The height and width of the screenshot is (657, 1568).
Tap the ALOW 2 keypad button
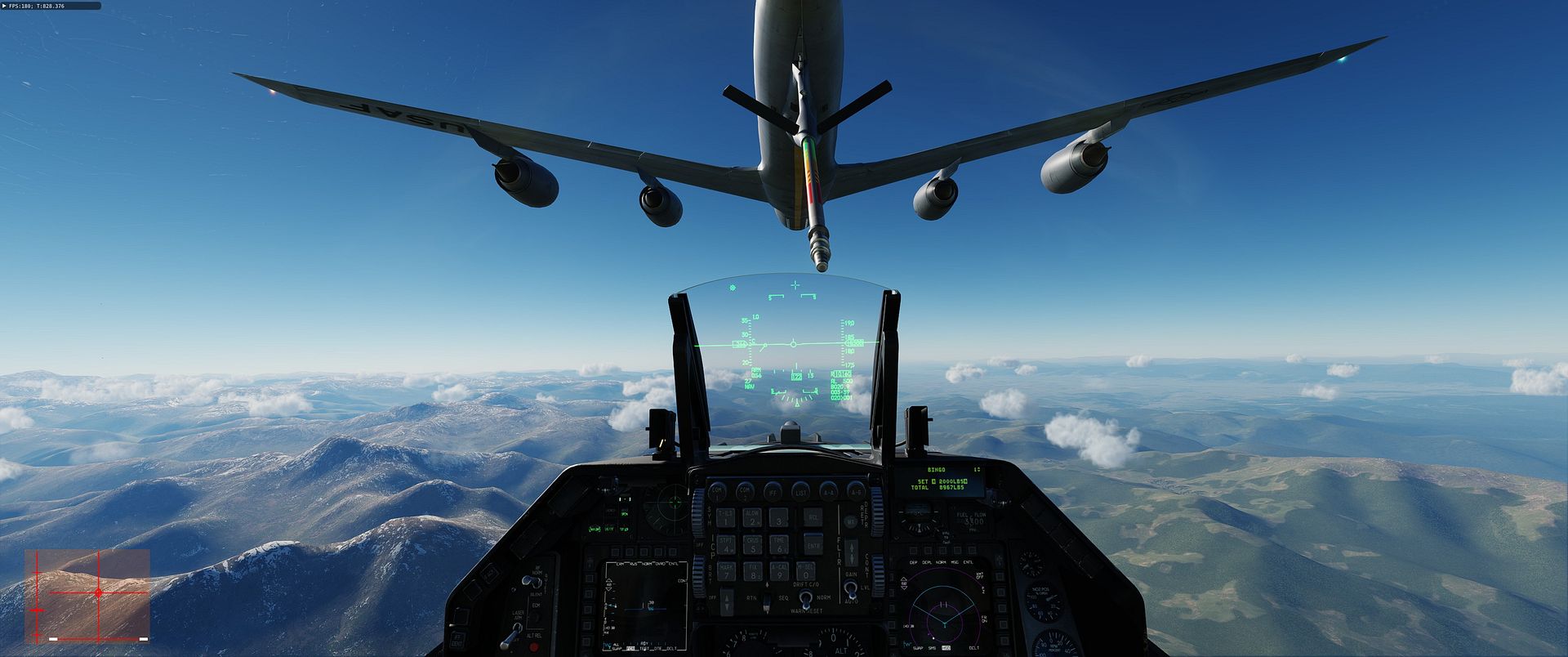(x=752, y=517)
